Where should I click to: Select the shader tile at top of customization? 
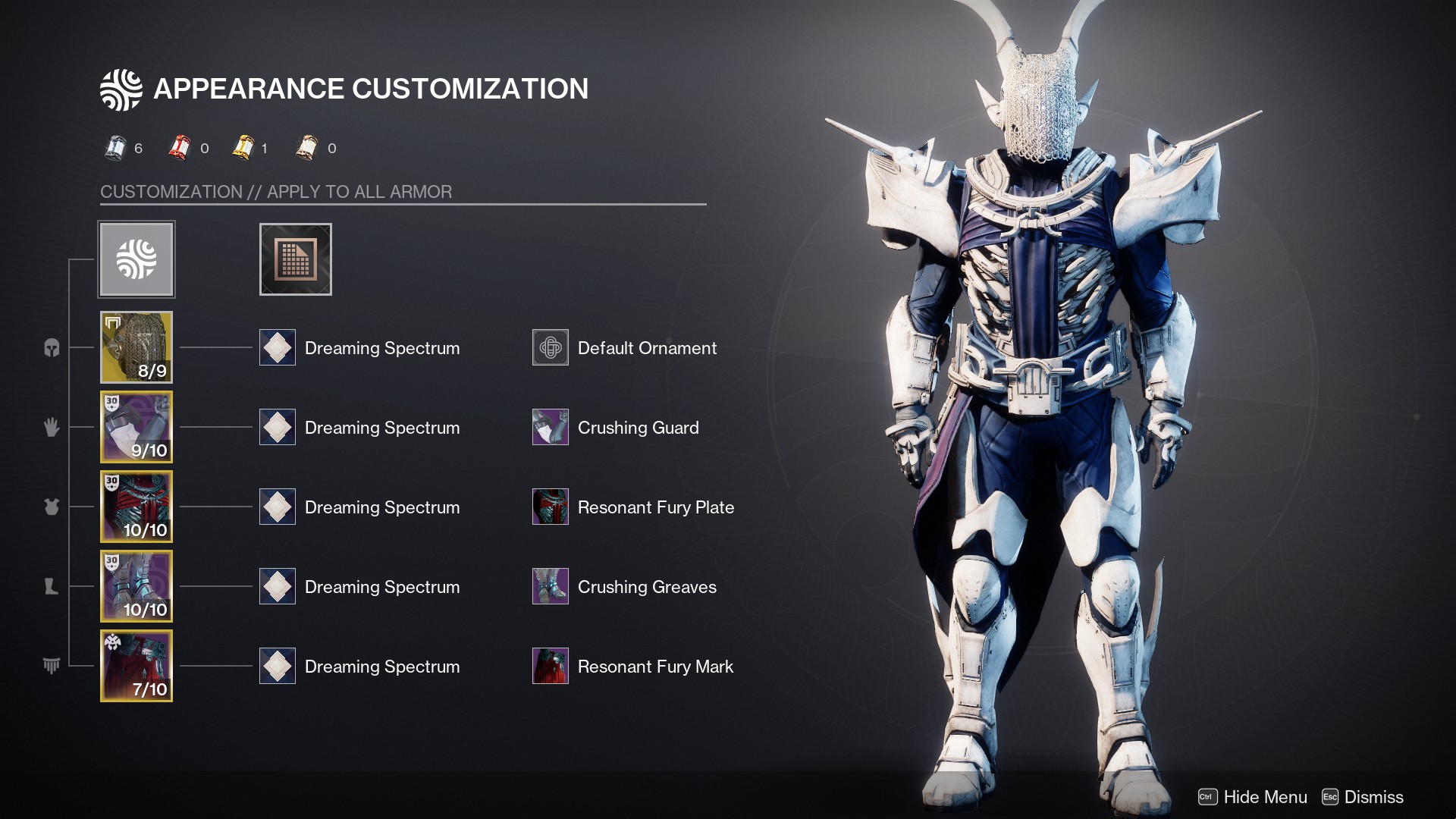[136, 259]
